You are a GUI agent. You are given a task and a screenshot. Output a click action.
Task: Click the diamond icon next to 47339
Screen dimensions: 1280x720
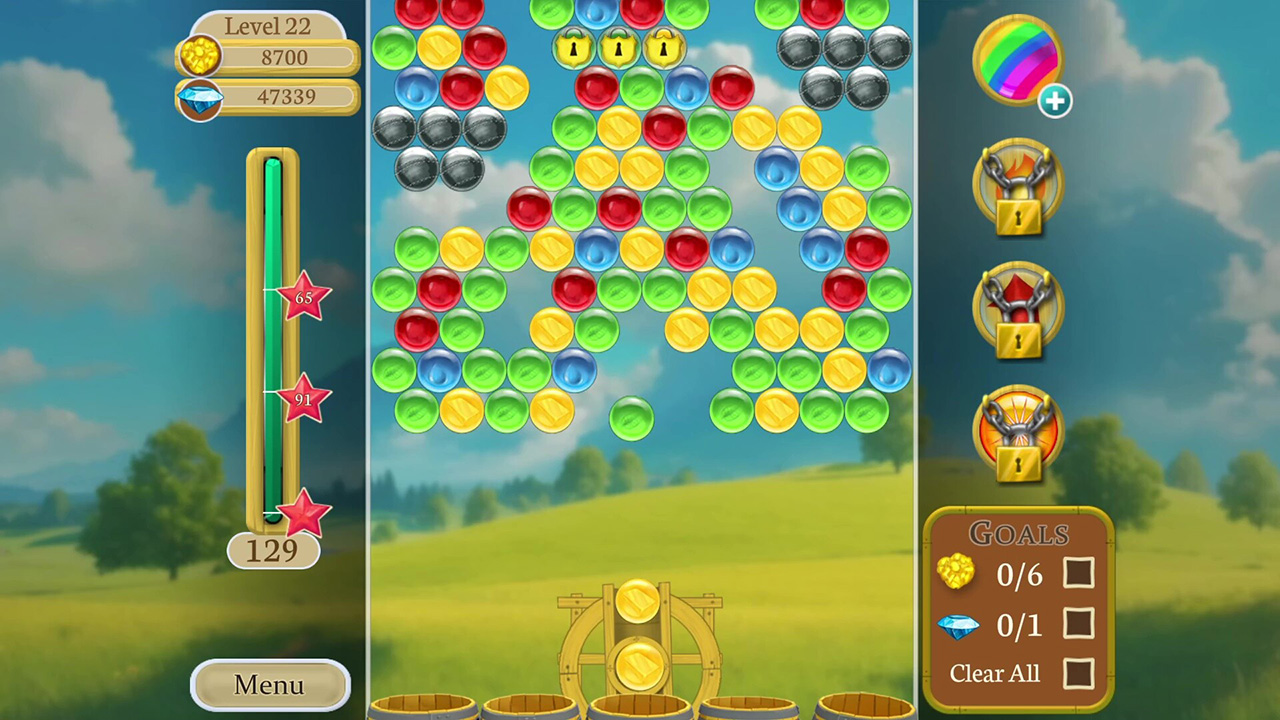tap(199, 97)
